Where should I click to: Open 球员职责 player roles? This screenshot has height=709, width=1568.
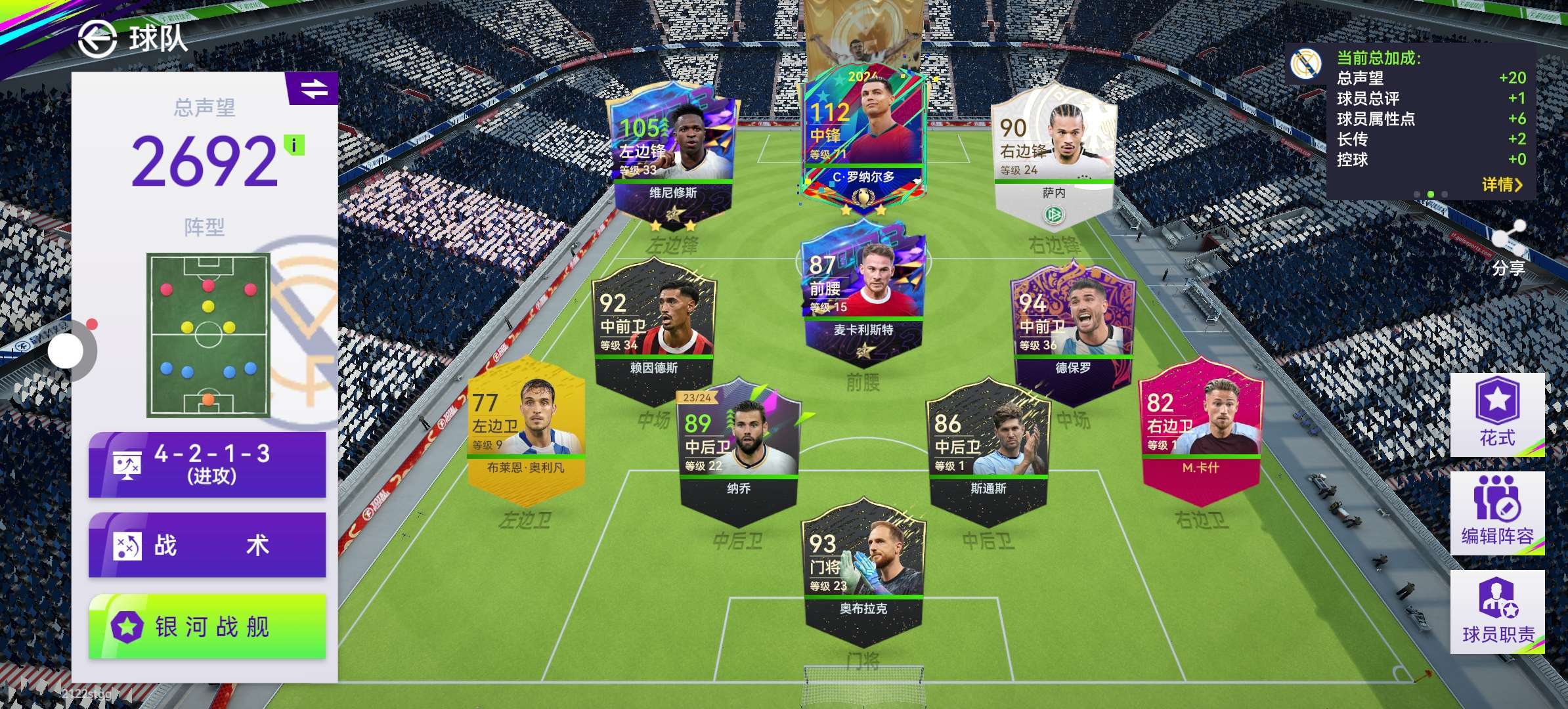tap(1497, 612)
